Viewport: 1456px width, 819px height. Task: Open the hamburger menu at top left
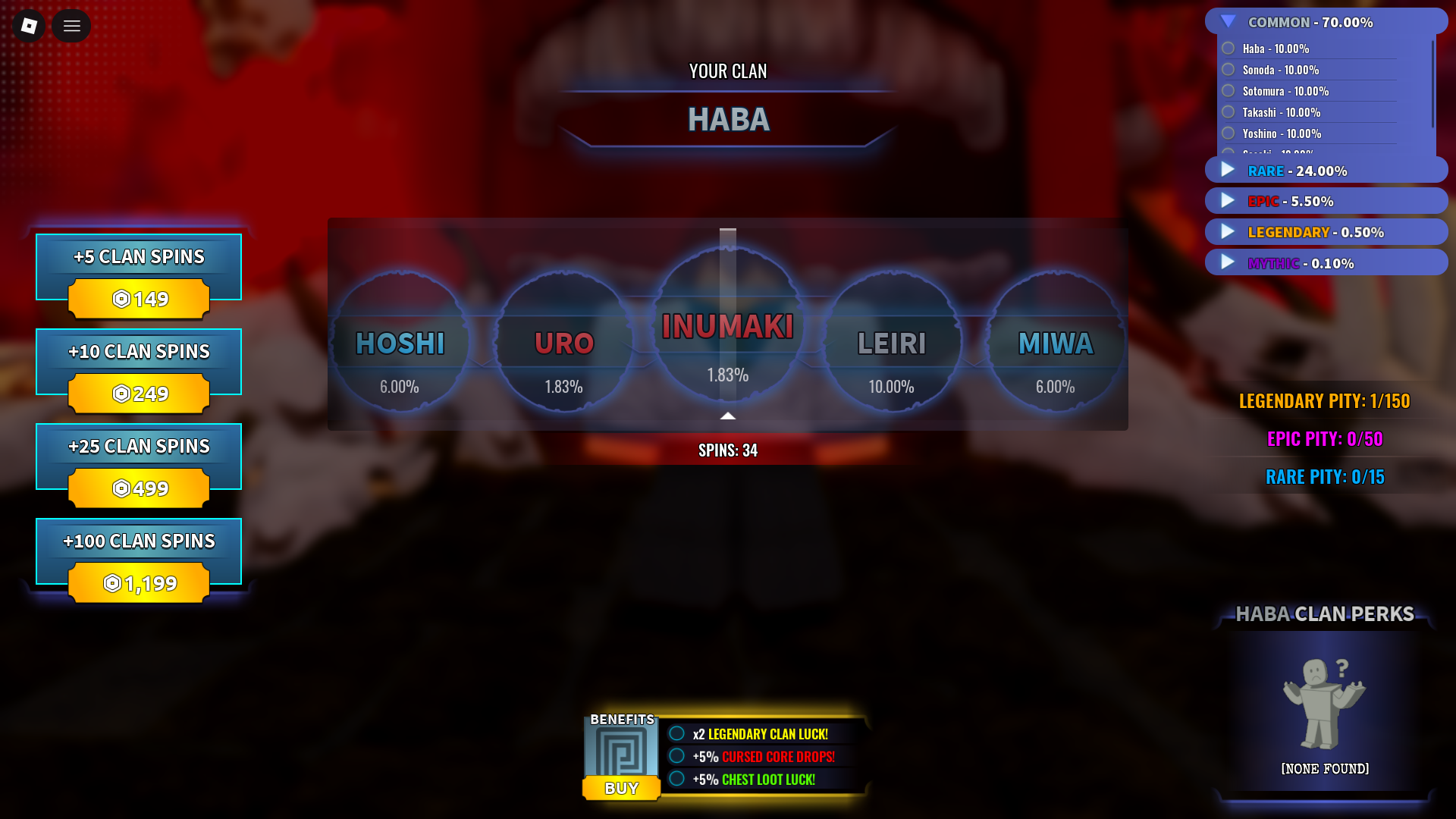(71, 25)
